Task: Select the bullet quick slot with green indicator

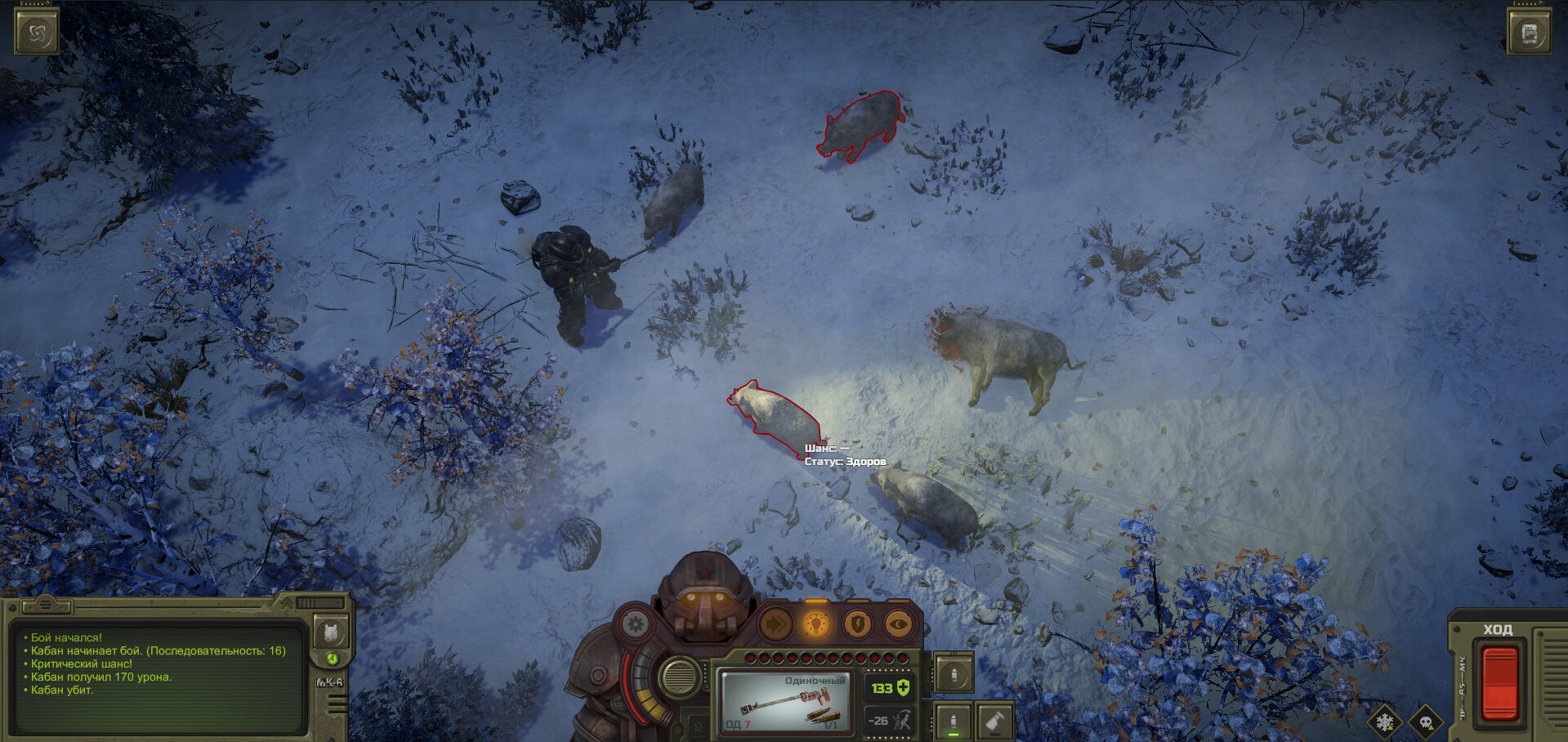Action: (954, 722)
